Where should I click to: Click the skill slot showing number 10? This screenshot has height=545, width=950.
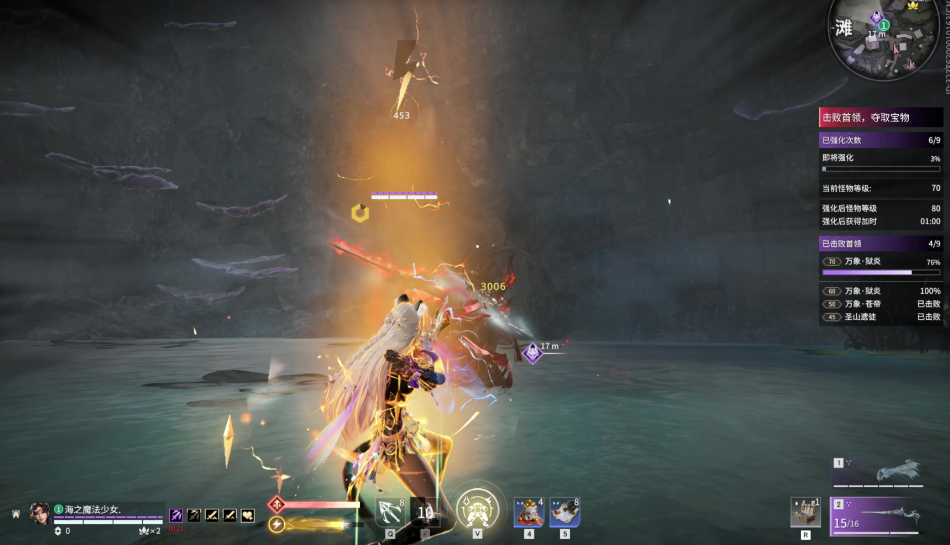pos(425,512)
